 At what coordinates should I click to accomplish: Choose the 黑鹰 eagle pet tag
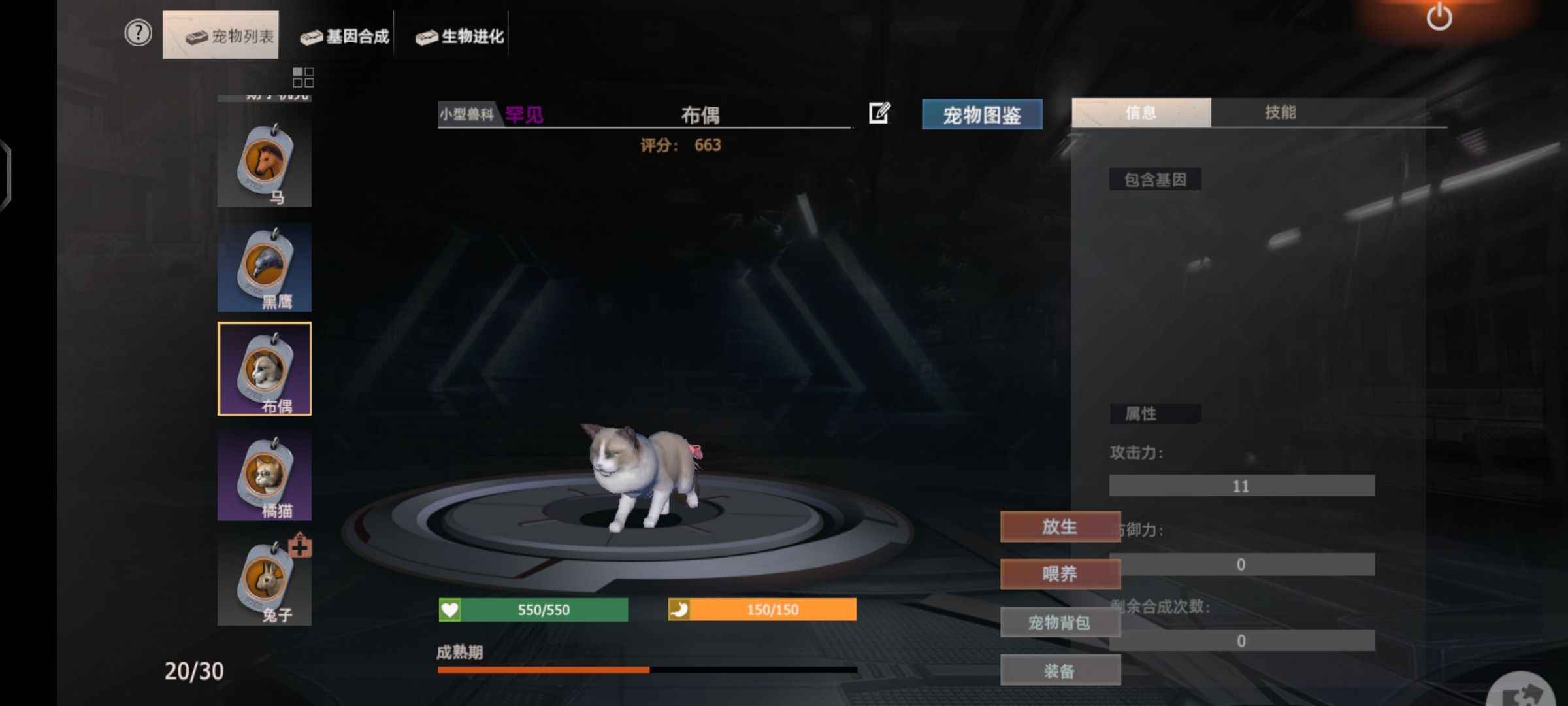point(265,267)
